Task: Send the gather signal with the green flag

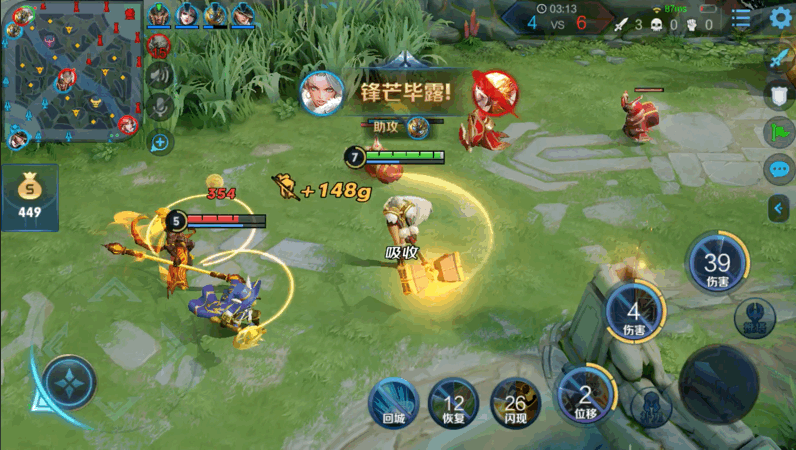Action: (780, 132)
